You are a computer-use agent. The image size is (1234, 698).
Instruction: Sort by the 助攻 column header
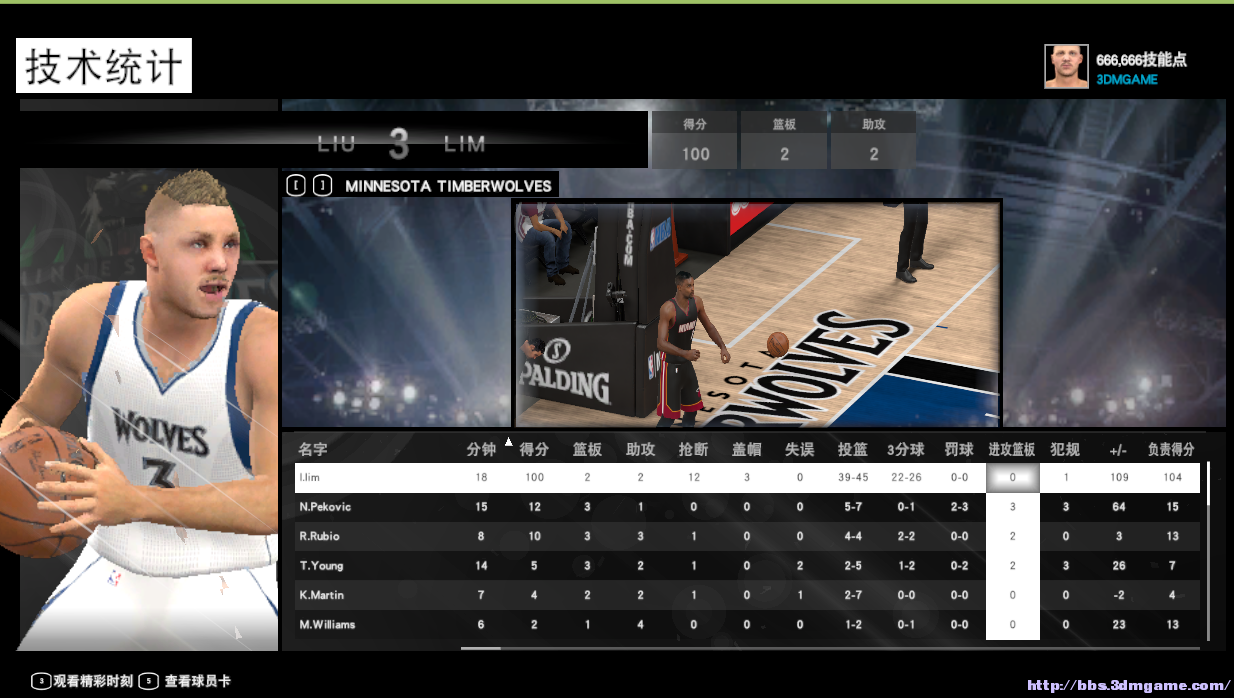[640, 449]
